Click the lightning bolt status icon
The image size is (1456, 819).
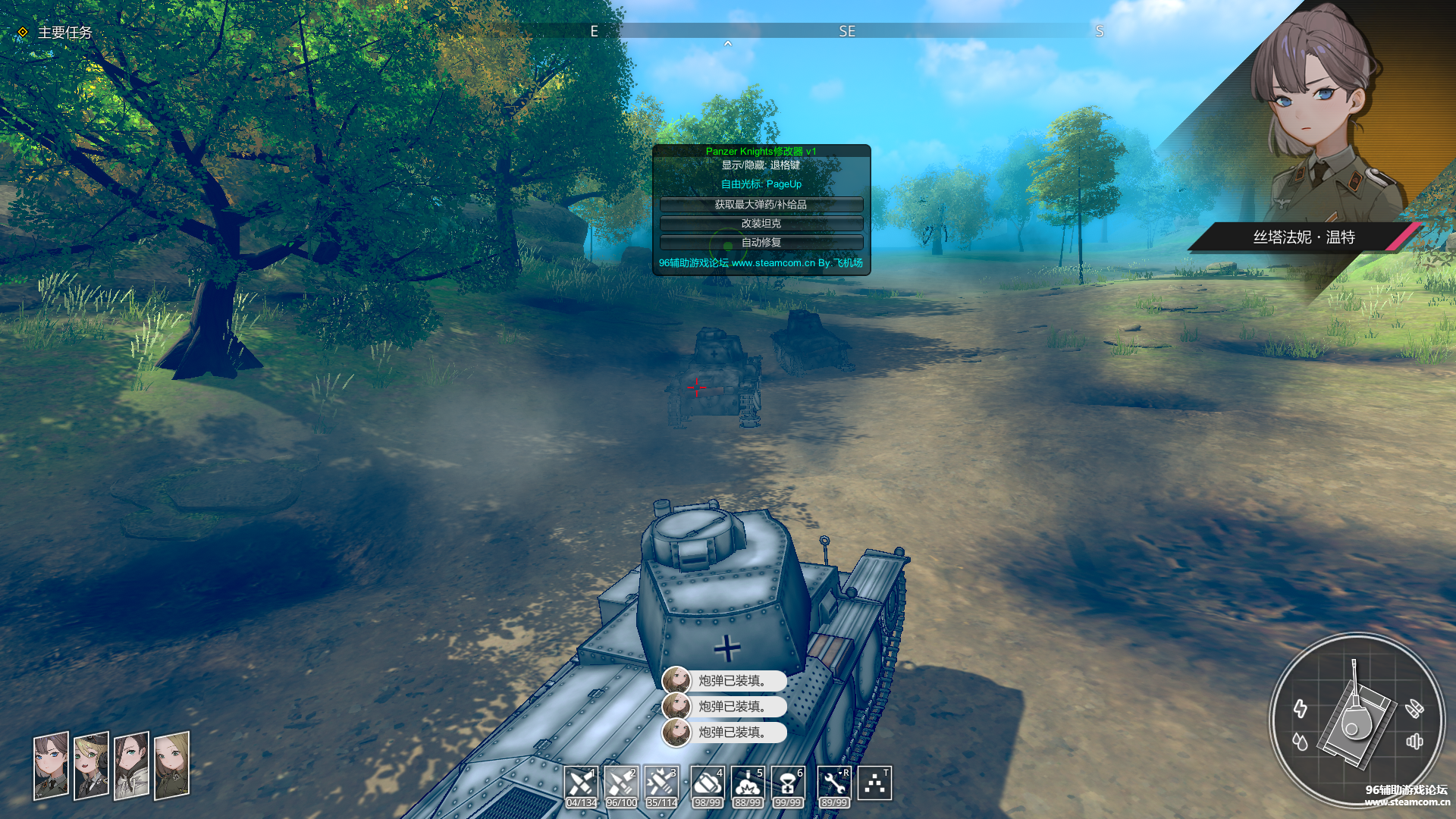tap(1301, 709)
